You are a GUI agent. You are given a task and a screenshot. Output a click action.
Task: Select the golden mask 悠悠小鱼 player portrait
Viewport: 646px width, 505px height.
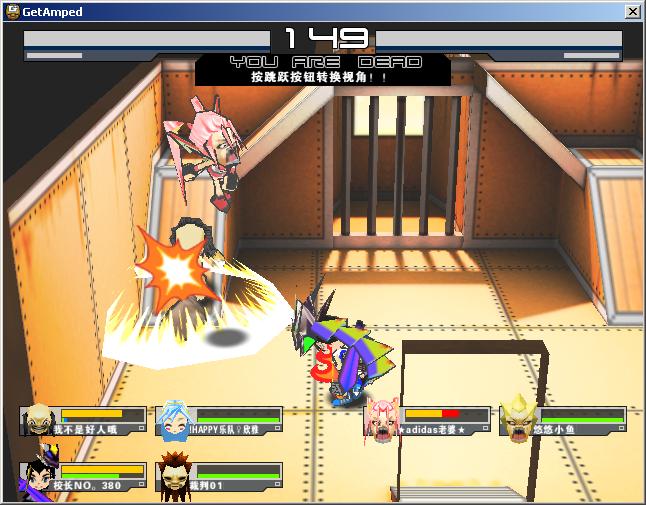pyautogui.click(x=516, y=420)
